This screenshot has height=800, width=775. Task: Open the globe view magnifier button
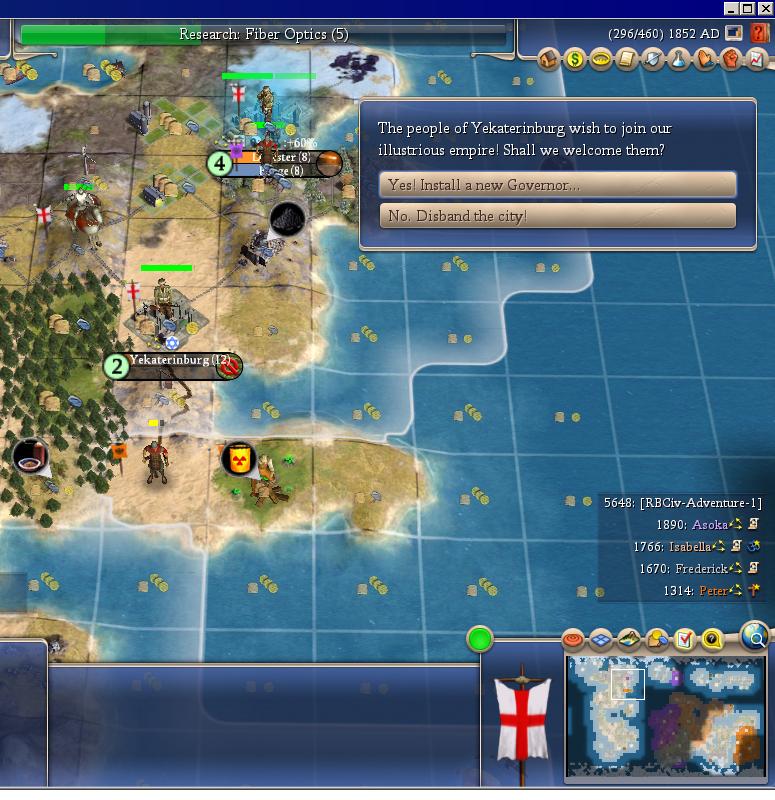(755, 635)
